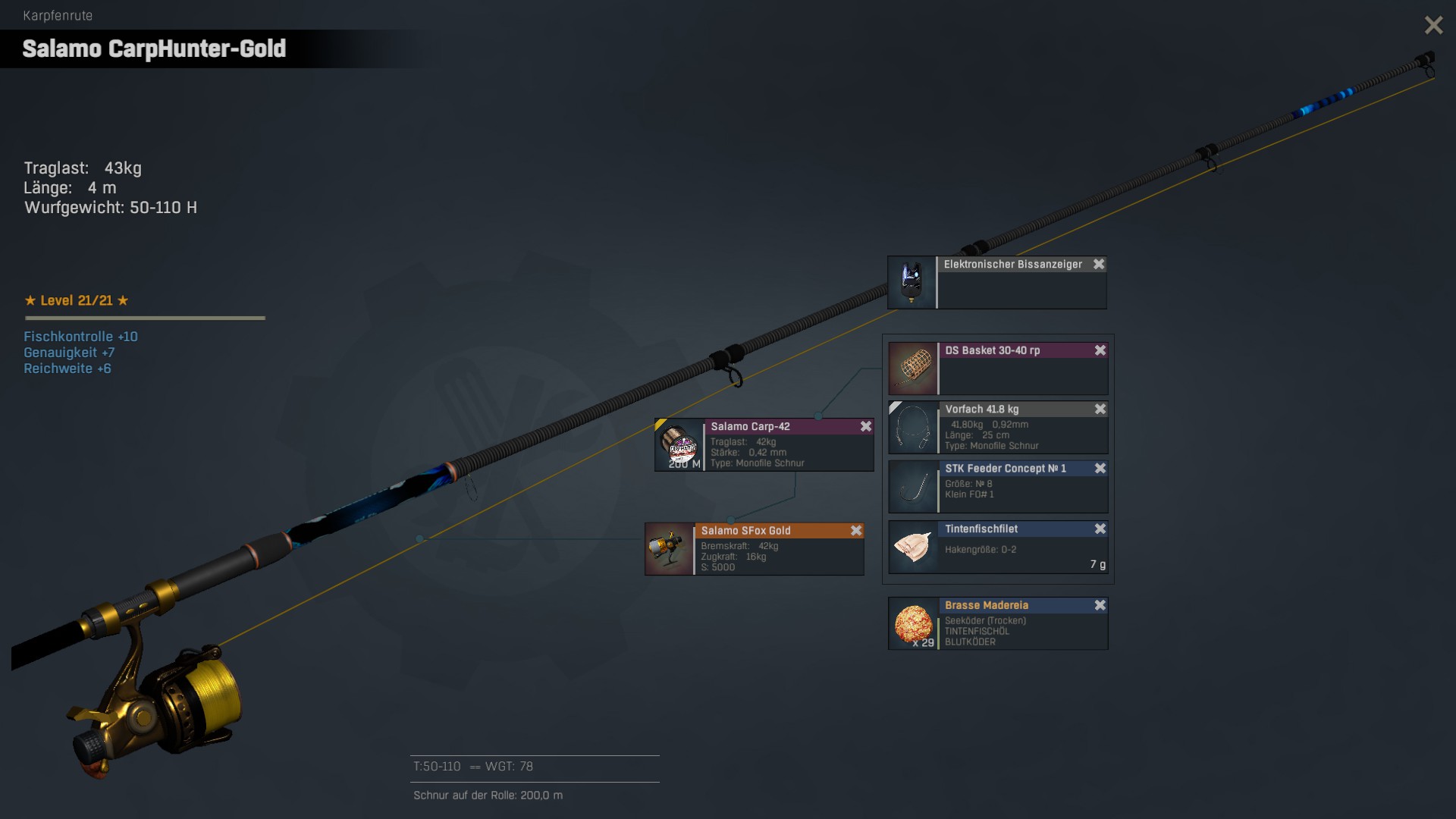Remove the DS Basket 30-40 feeder
1456x819 pixels.
(x=1100, y=350)
